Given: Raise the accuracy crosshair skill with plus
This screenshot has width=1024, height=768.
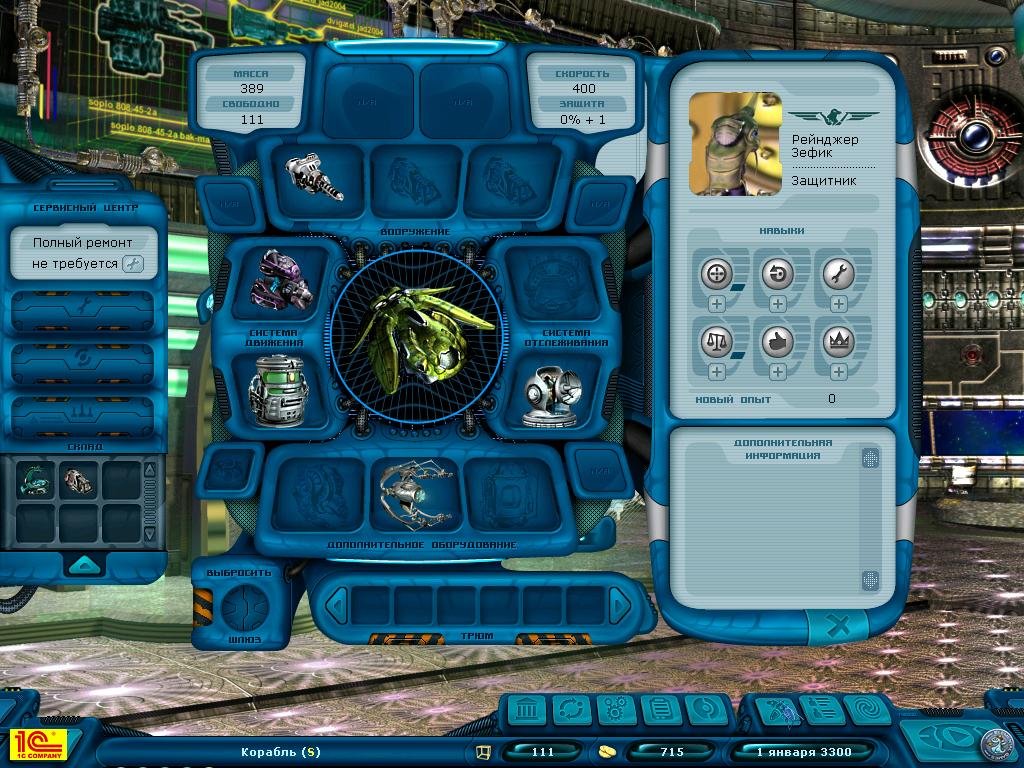Looking at the screenshot, I should click(716, 304).
